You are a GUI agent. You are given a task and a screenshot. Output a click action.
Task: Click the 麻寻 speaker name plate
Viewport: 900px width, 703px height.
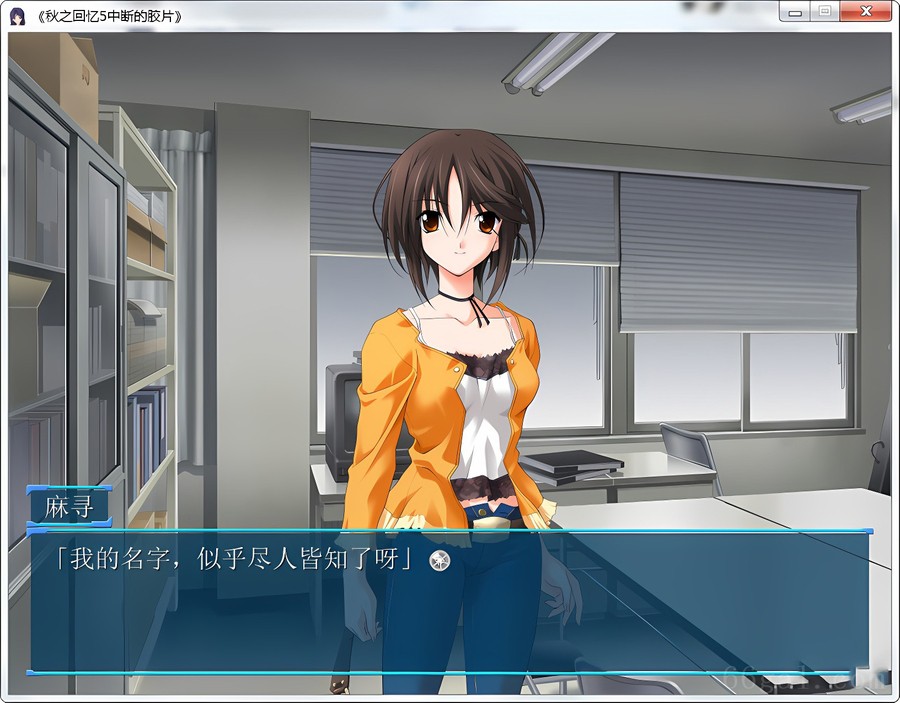pos(70,507)
